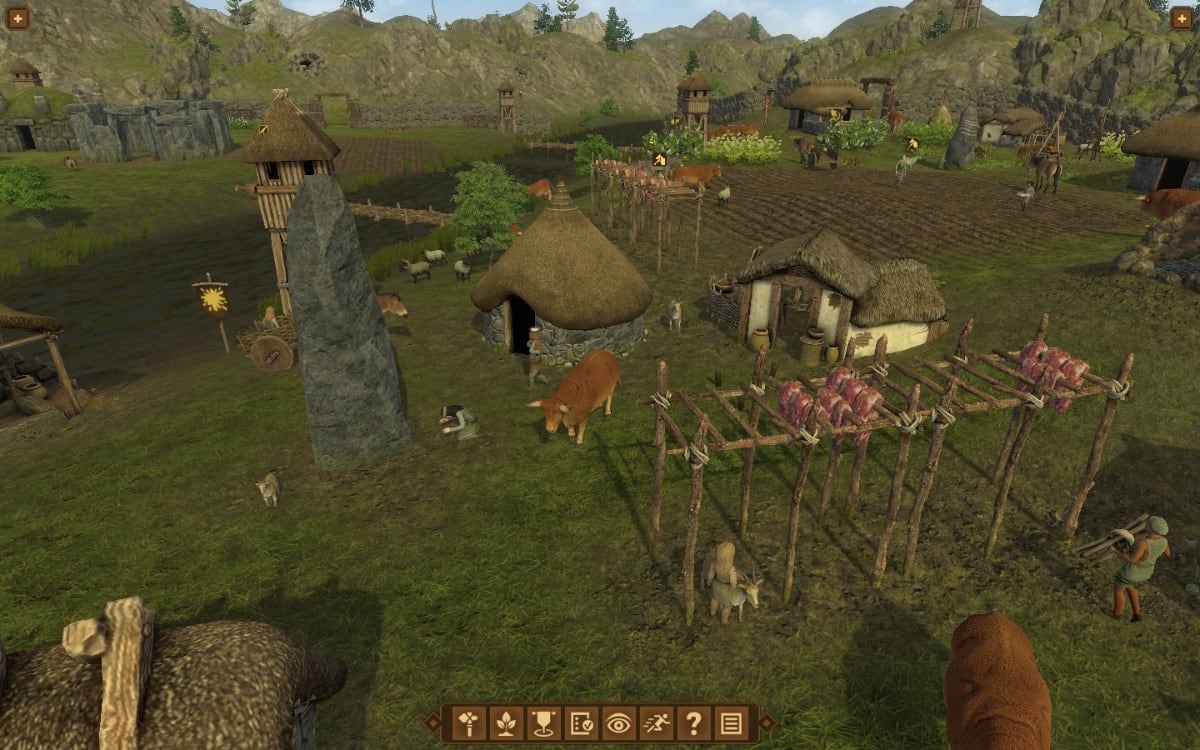This screenshot has height=750, width=1200.
Task: Open help with the question mark
Action: tap(693, 722)
